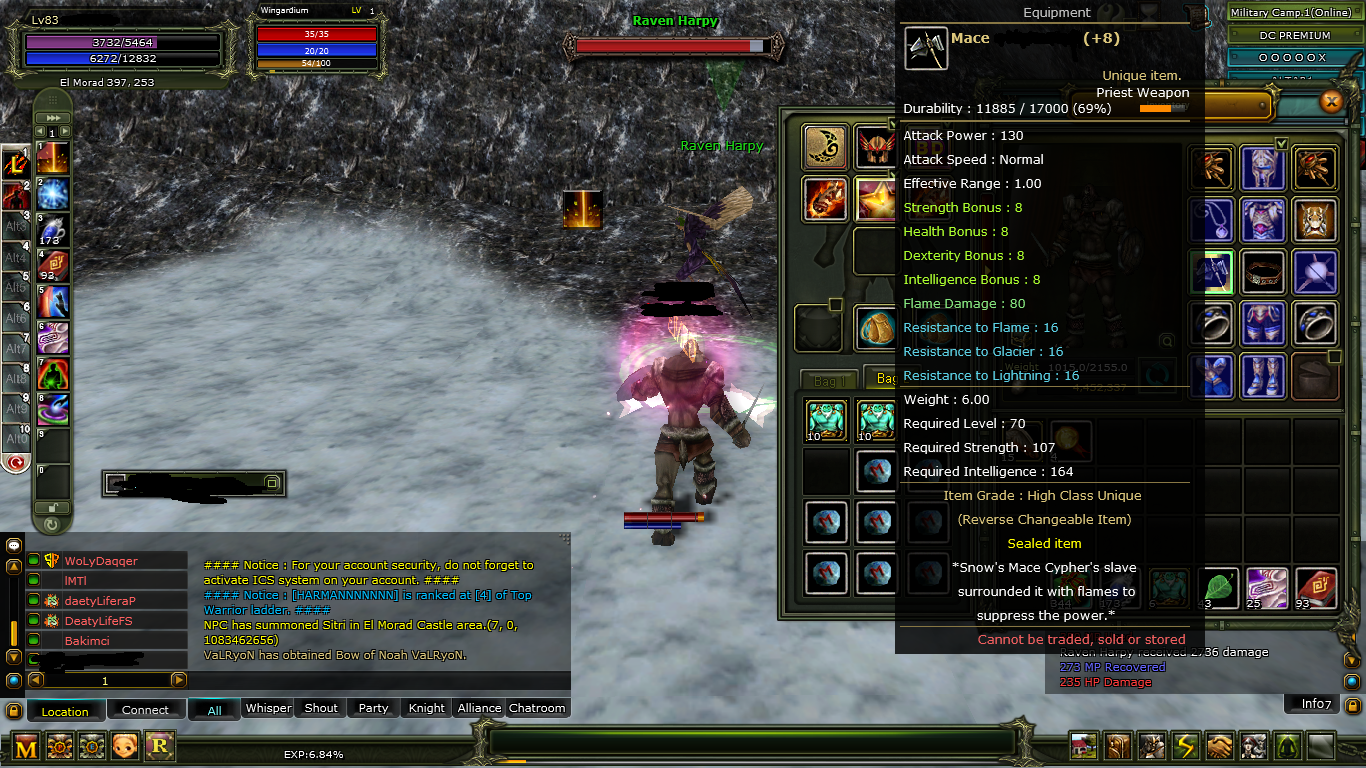Click the R icon in the bottom-left toolbar

[x=159, y=746]
